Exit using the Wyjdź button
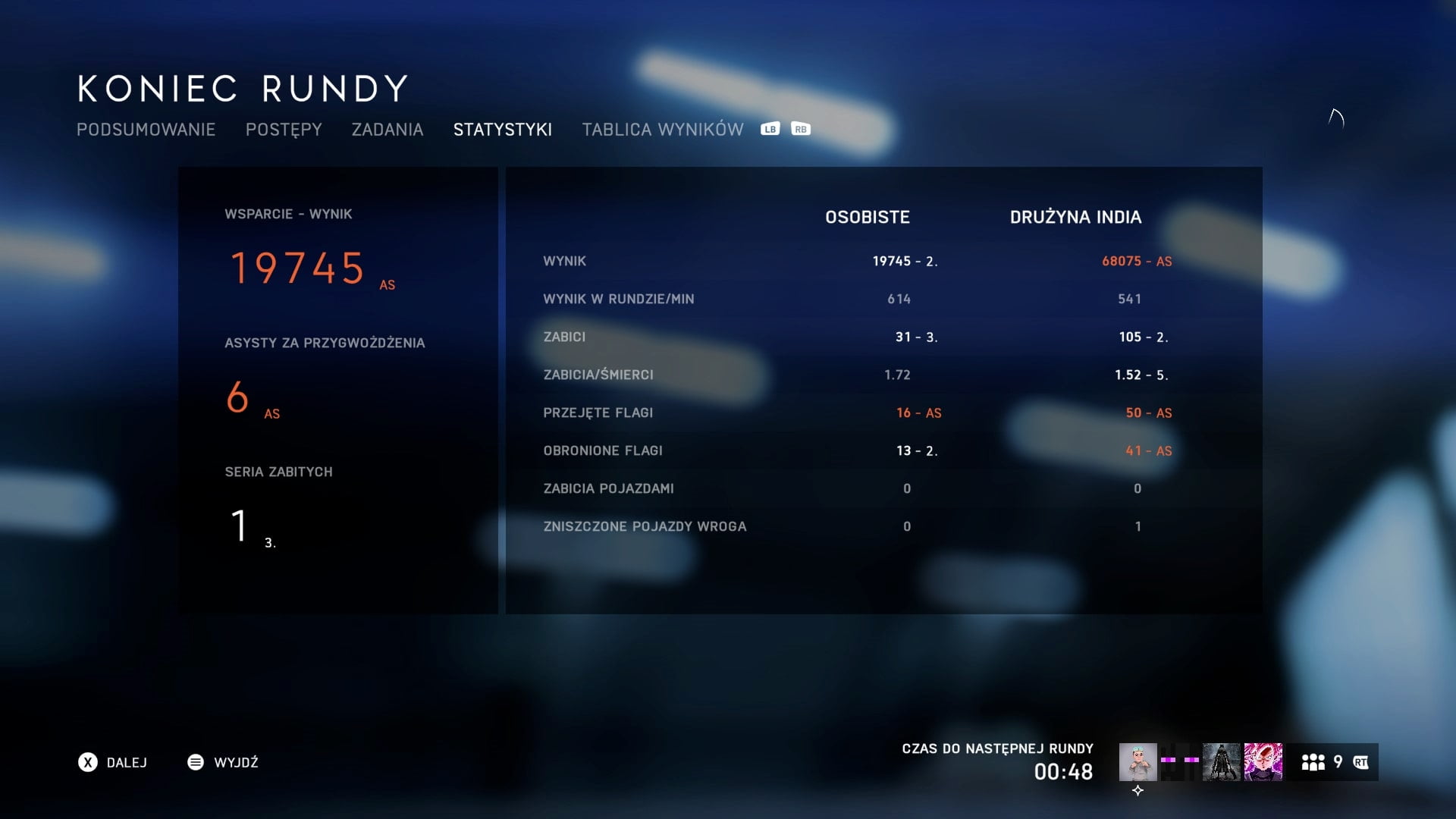1456x819 pixels. coord(223,762)
